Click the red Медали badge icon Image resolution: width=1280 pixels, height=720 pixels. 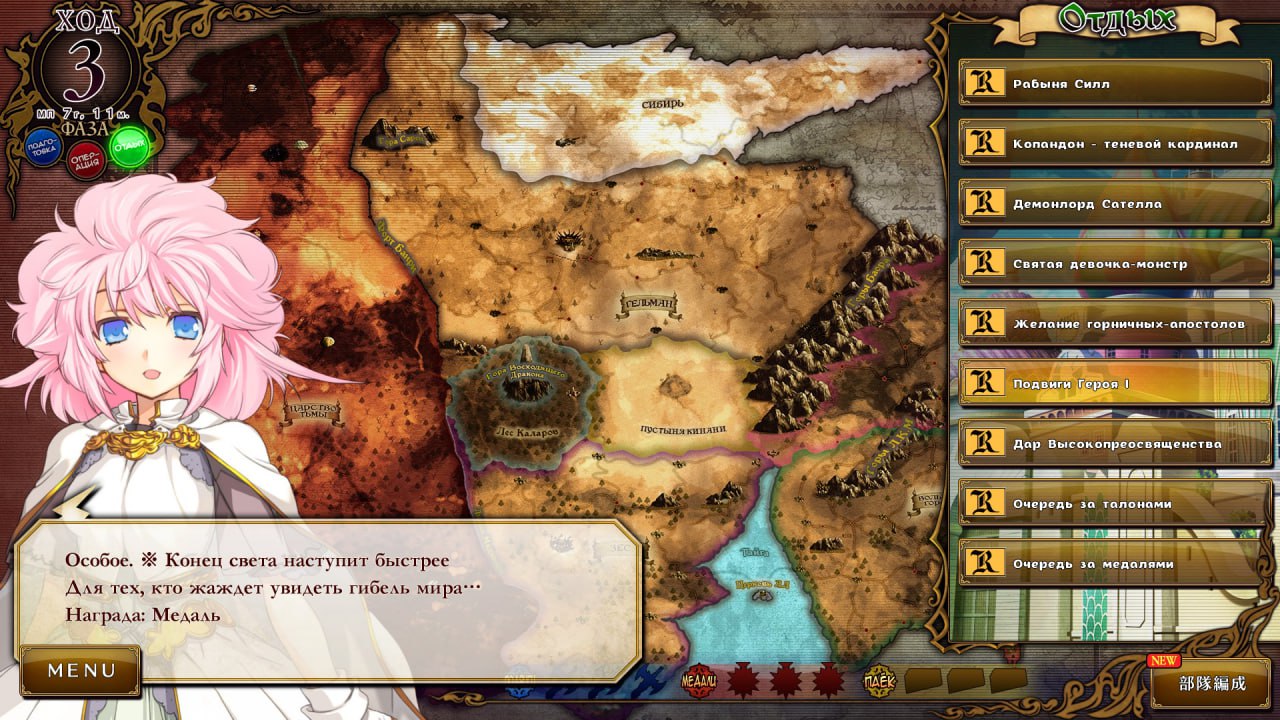699,681
